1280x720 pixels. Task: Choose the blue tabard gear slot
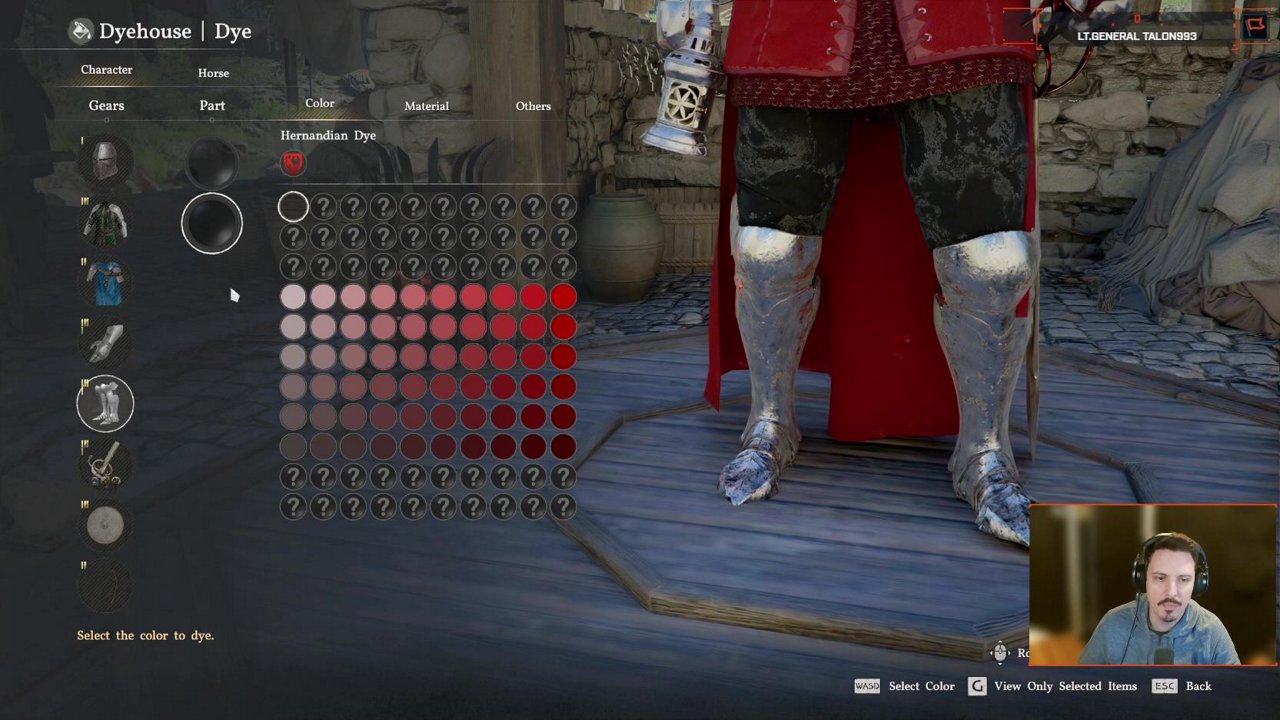pos(105,284)
